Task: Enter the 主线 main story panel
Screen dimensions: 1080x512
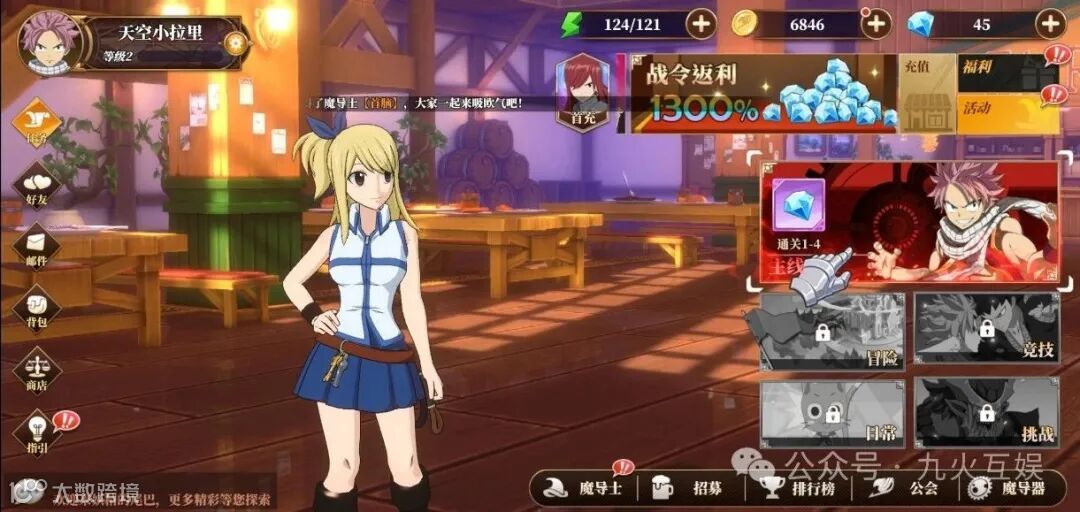Action: (x=909, y=222)
